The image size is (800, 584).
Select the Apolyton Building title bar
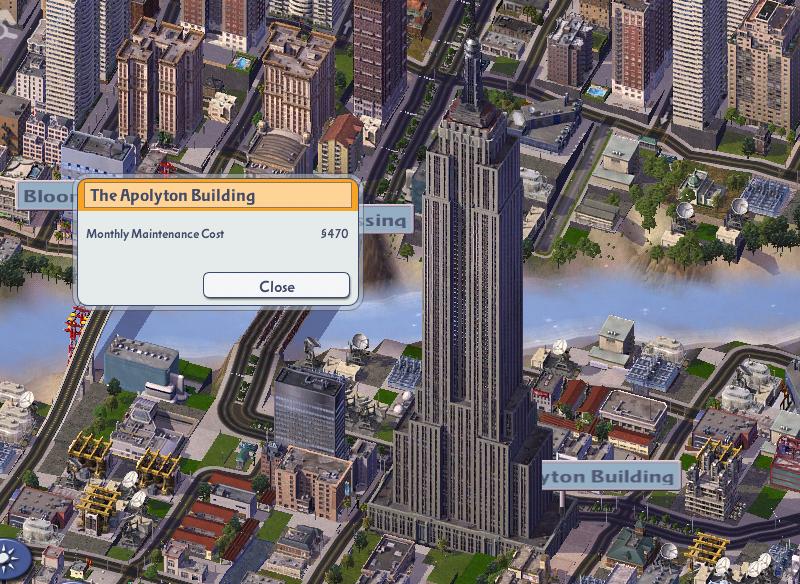tap(219, 195)
